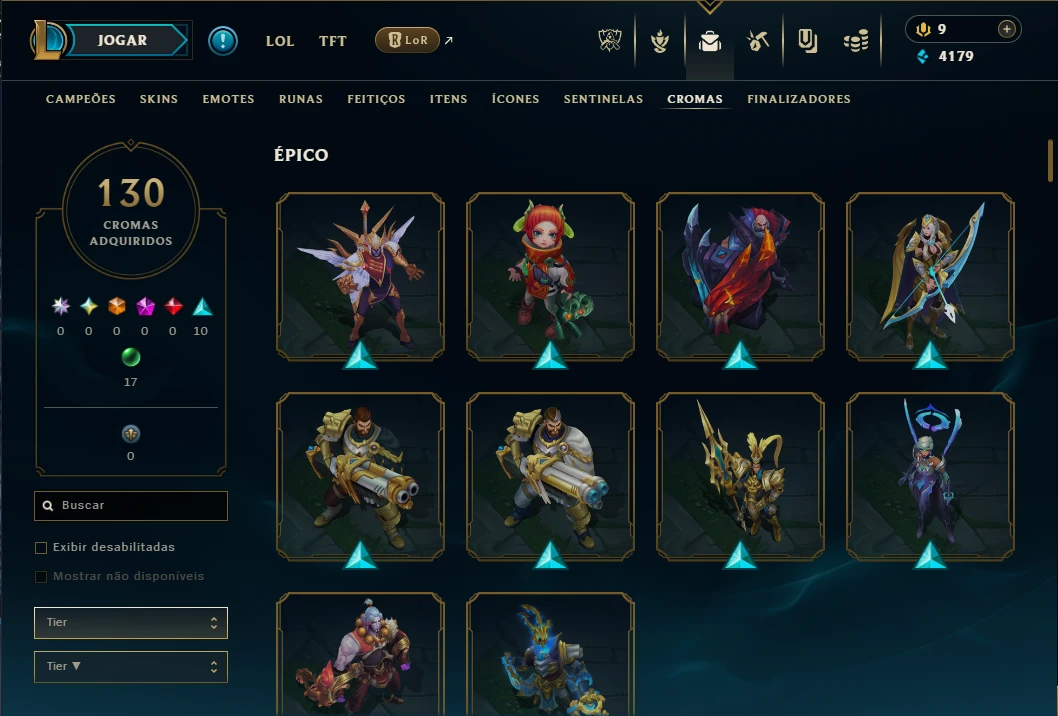The image size is (1058, 716).
Task: Open the first Tier dropdown
Action: click(131, 623)
